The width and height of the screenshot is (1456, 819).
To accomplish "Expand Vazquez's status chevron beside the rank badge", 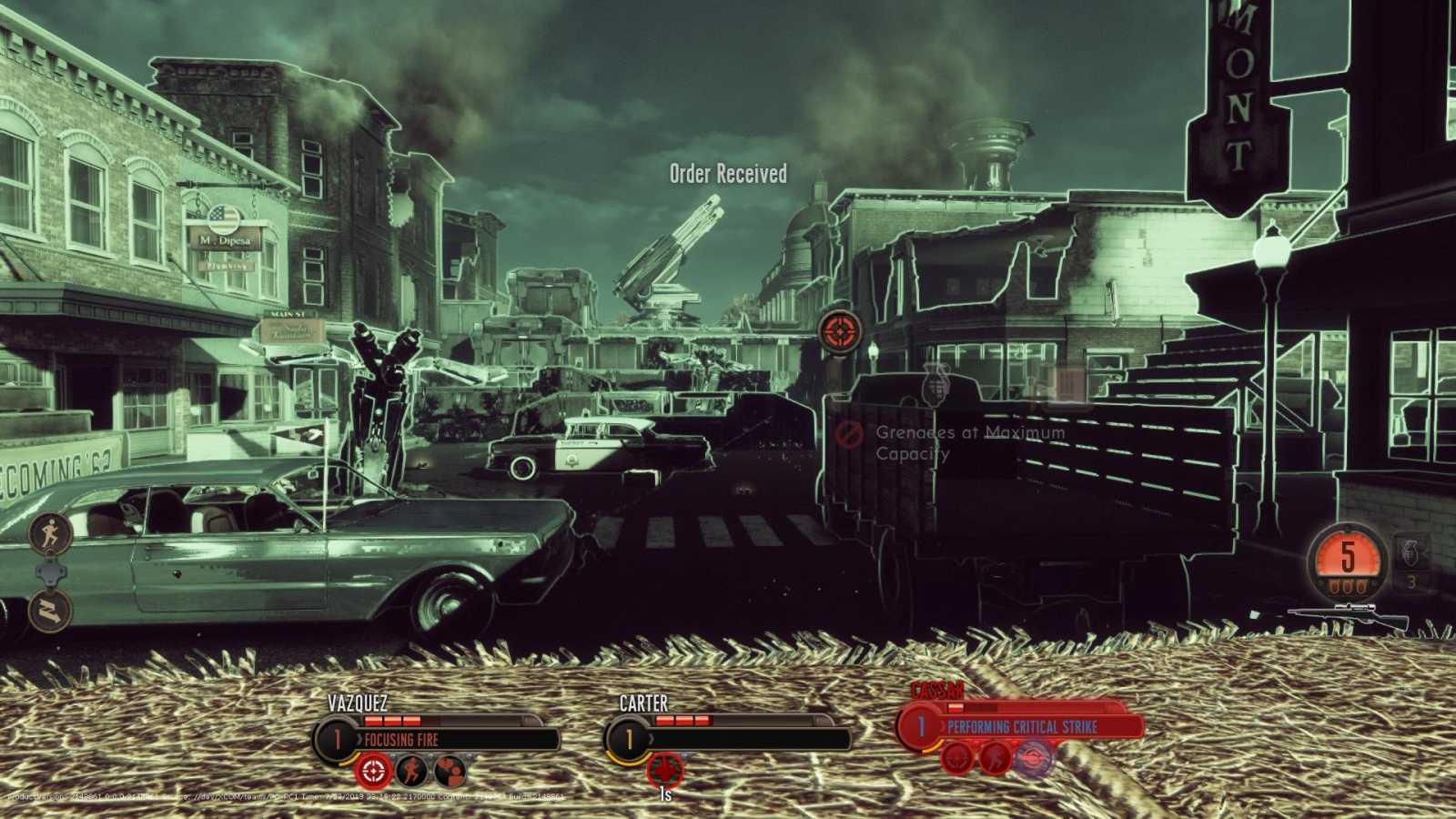I will pos(359,737).
